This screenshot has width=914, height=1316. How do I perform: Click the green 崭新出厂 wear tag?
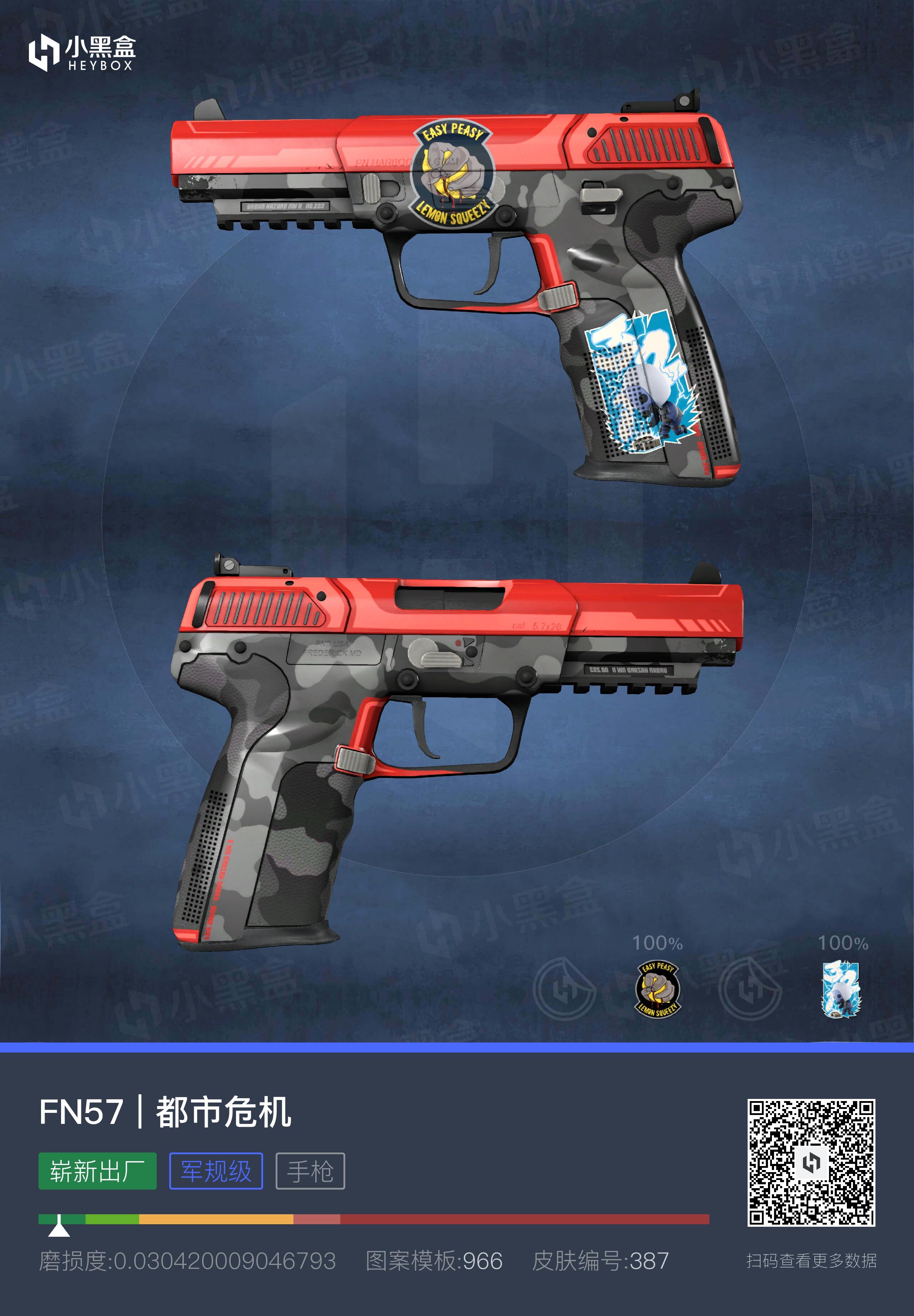pos(97,1171)
